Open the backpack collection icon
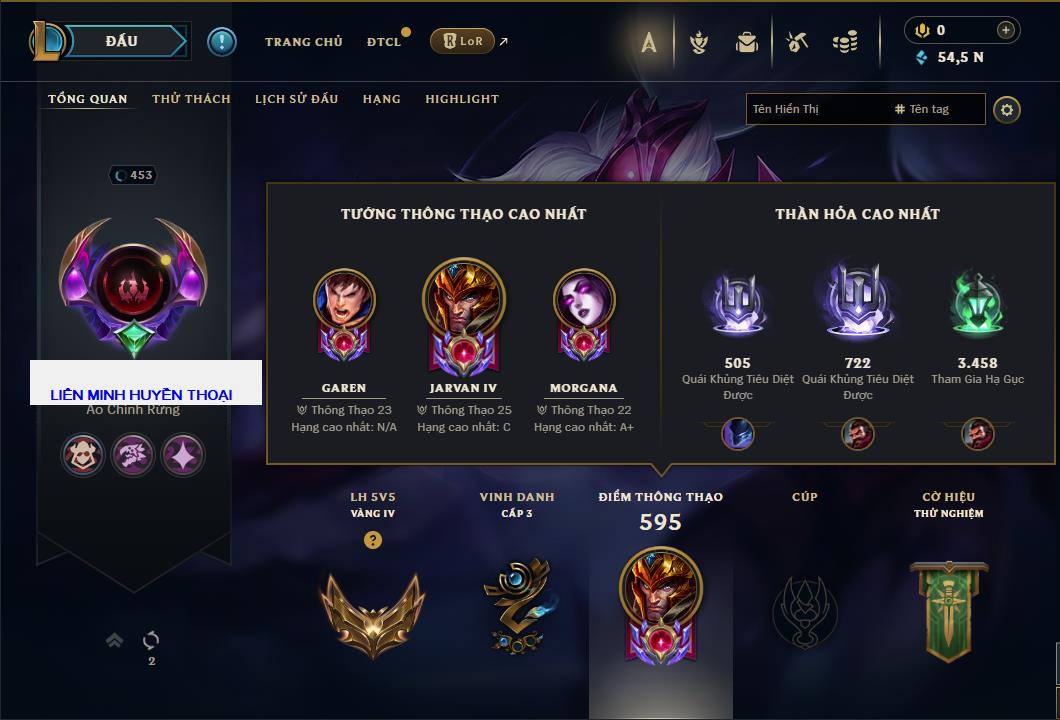 (x=746, y=42)
